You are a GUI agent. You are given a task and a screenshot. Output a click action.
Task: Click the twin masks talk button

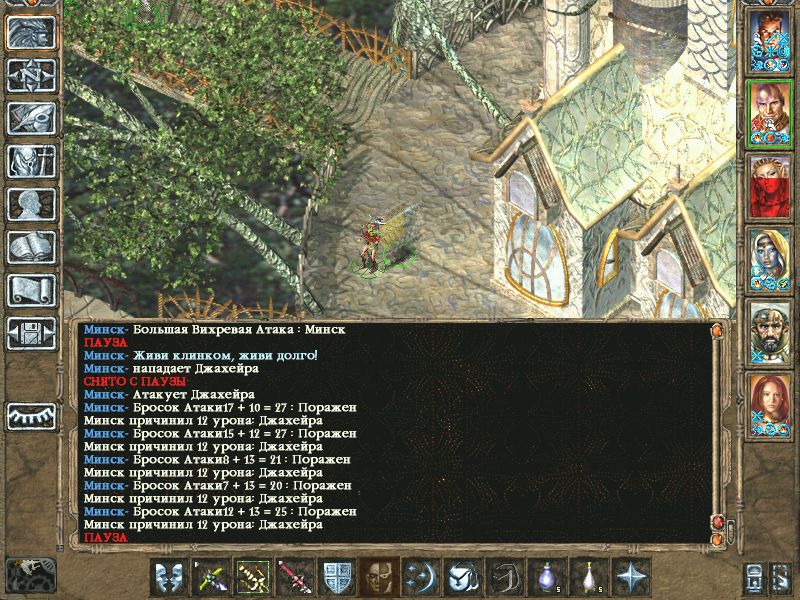[x=166, y=577]
